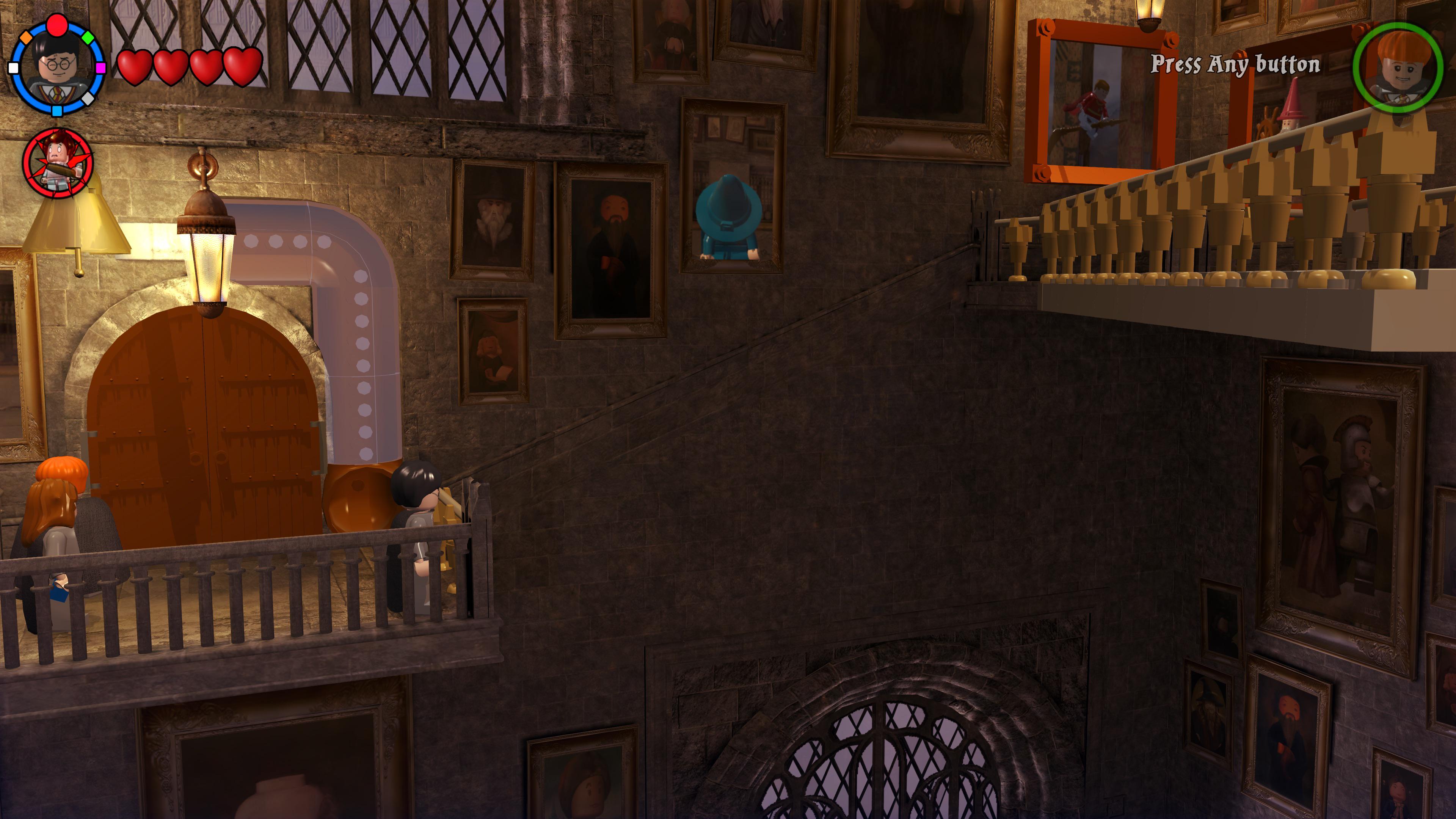Click the first red heart icon
Screen dimensions: 1456x819
click(x=135, y=67)
